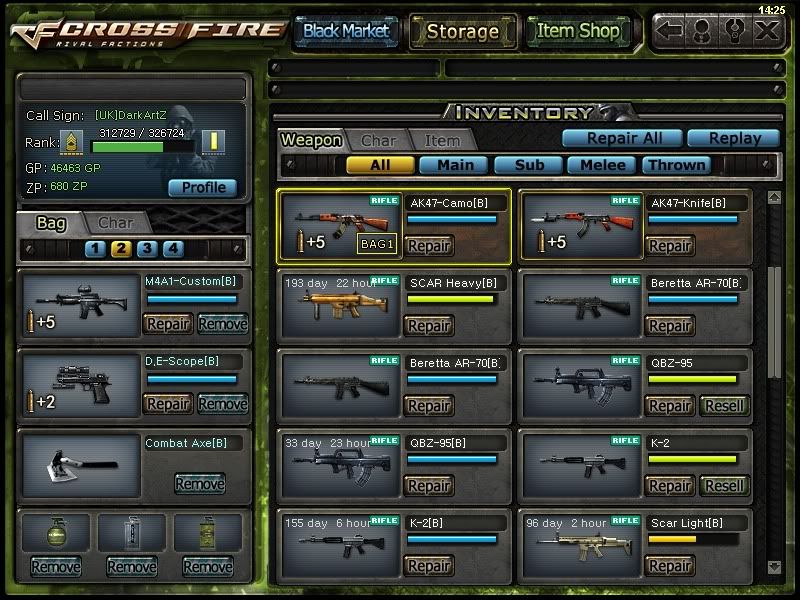
Task: Filter inventory by Main weapons
Action: click(454, 165)
